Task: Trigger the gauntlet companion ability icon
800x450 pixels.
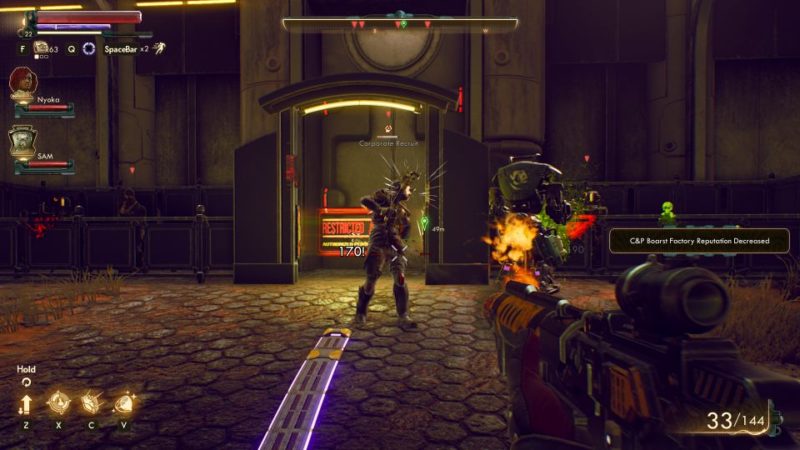Action: pos(90,403)
